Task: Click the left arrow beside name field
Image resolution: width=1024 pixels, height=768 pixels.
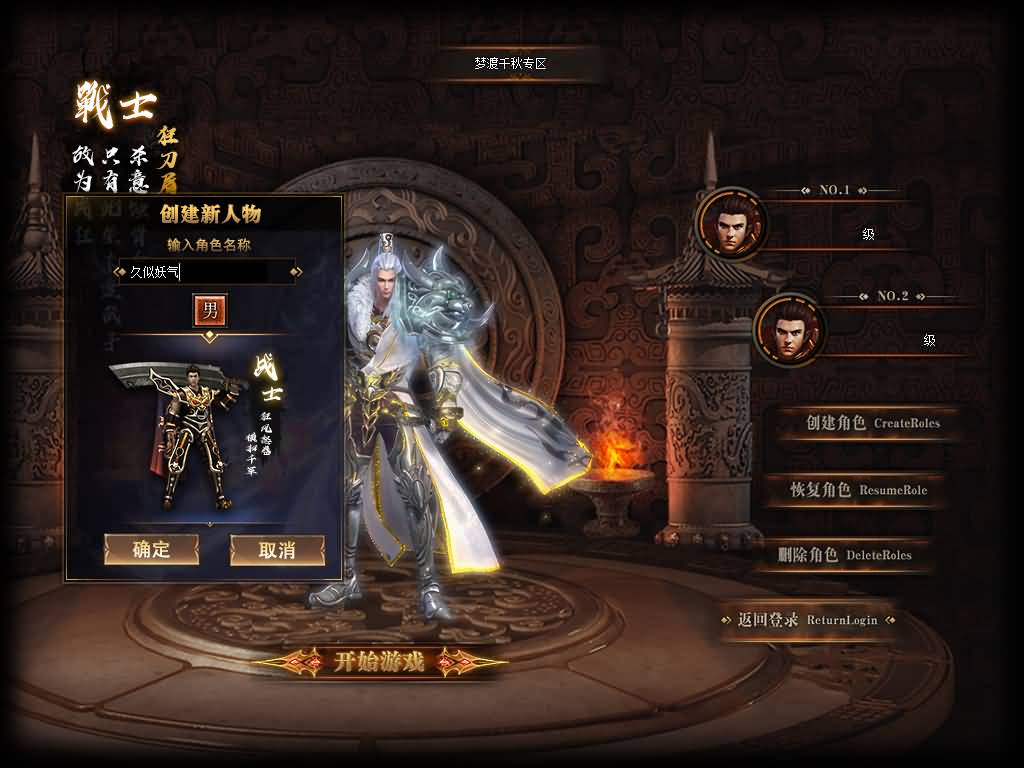Action: click(119, 271)
